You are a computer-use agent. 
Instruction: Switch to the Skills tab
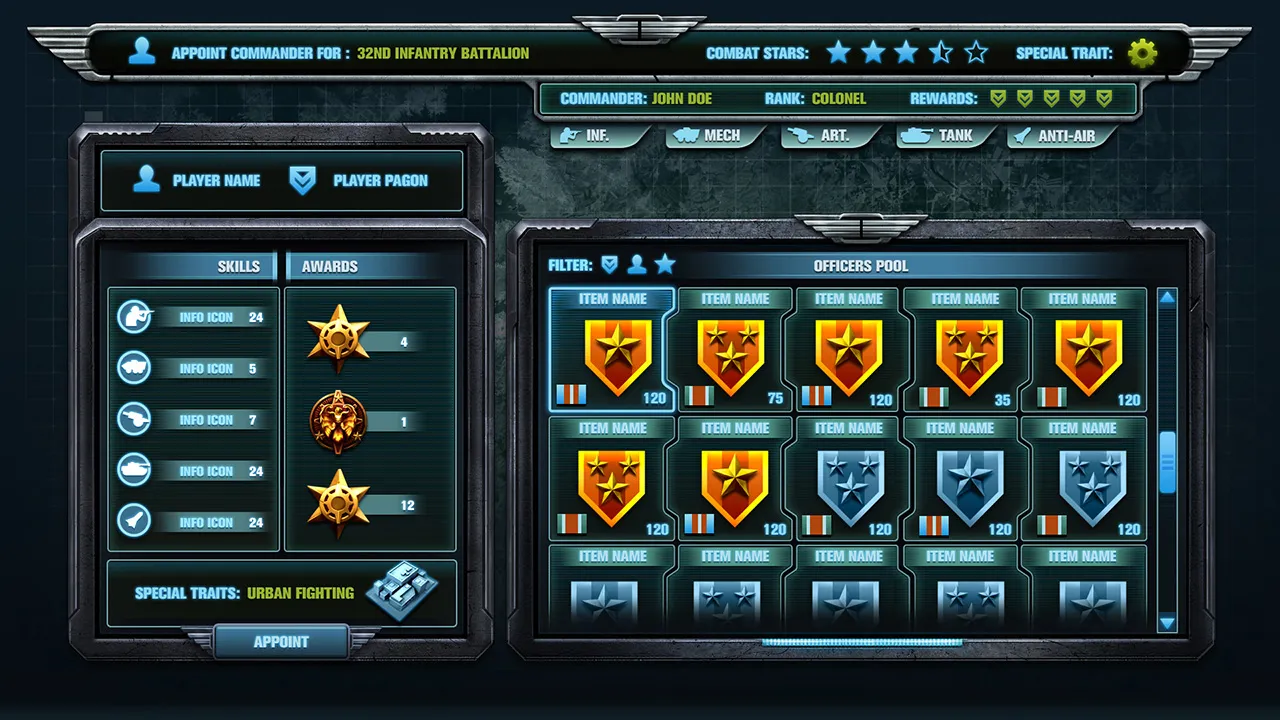tap(238, 266)
